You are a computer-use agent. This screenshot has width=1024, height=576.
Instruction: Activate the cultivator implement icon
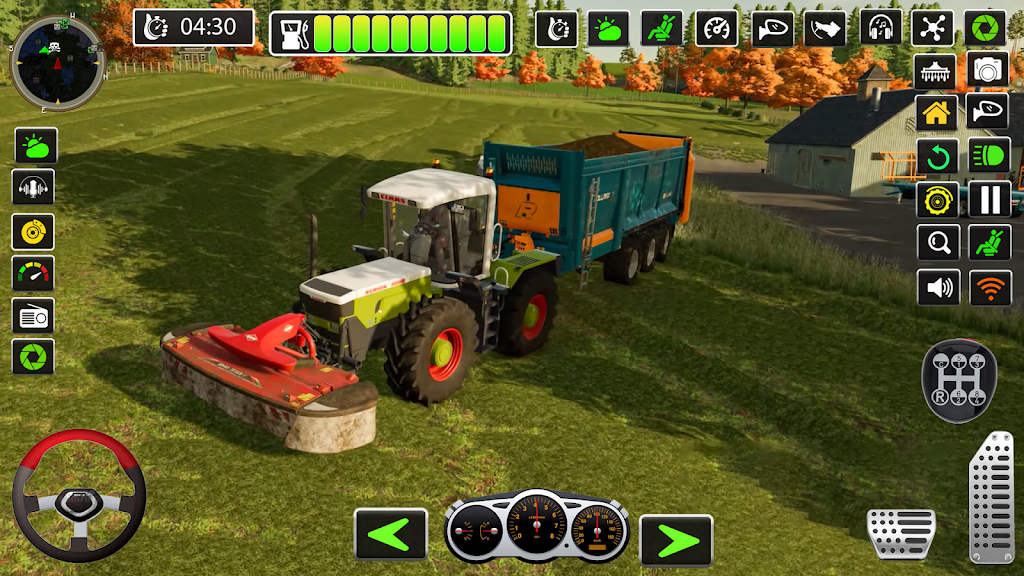(937, 70)
